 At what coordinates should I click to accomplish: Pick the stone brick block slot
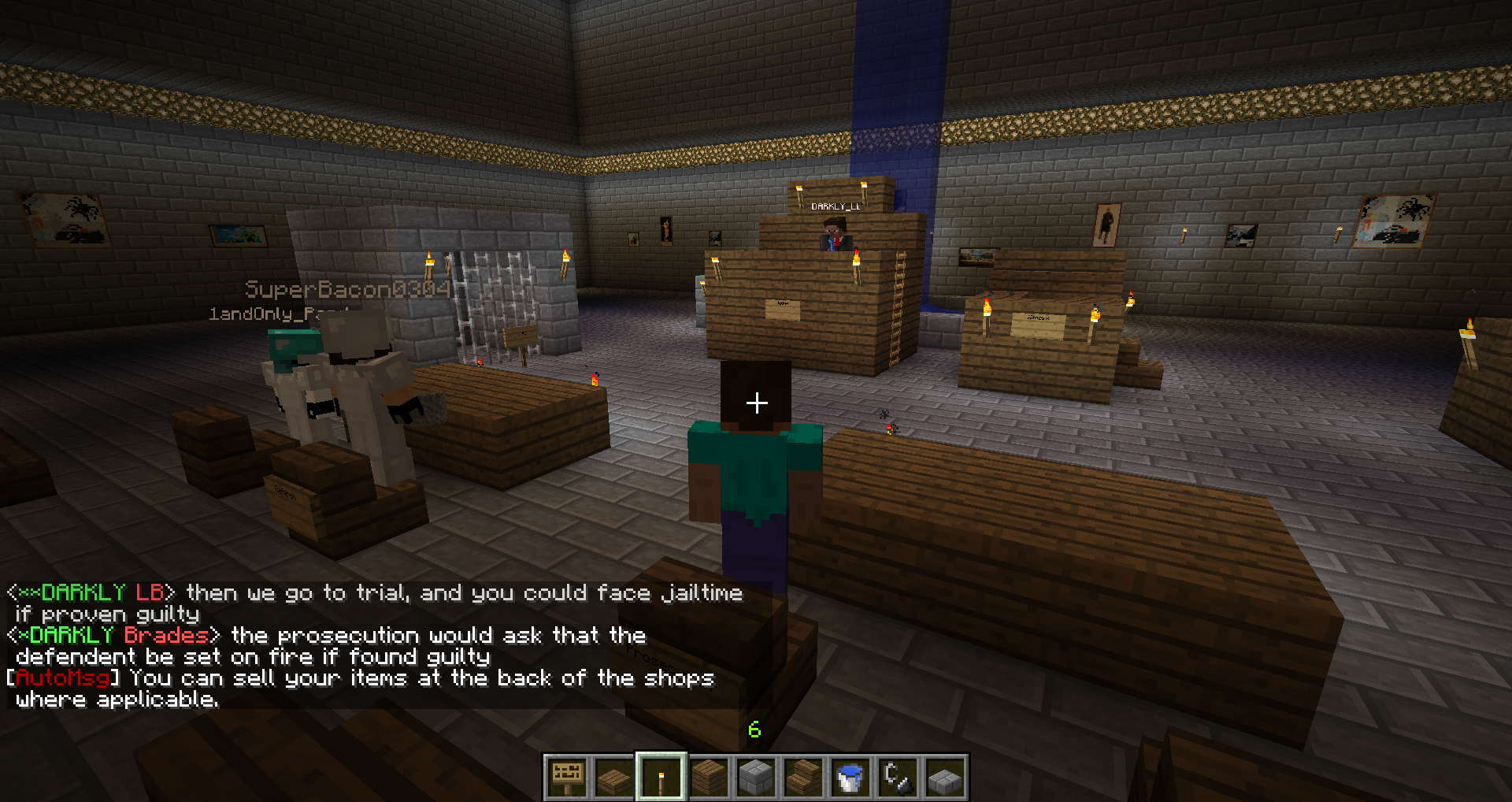tap(756, 778)
